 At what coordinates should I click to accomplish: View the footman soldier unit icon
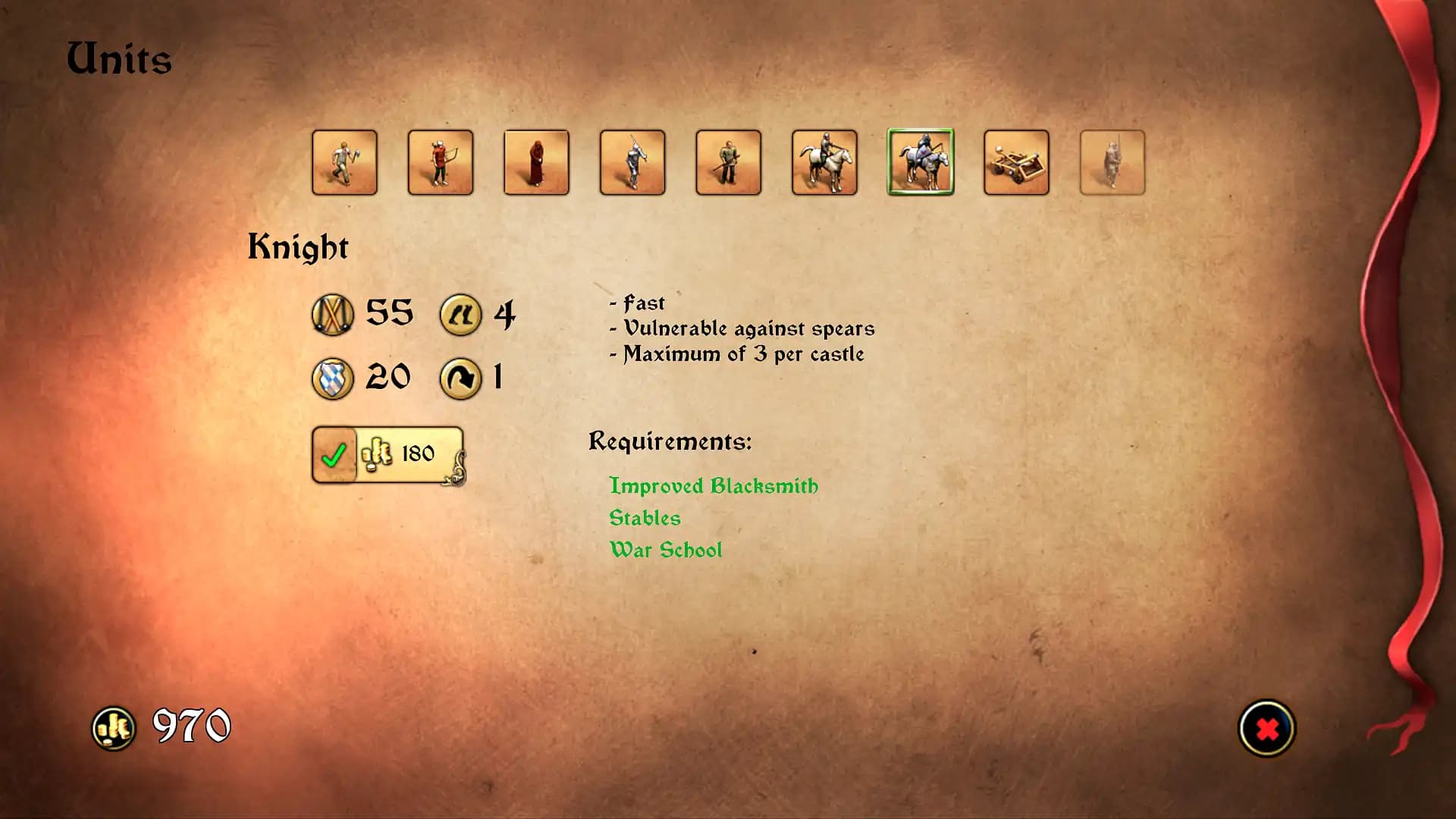pos(728,163)
